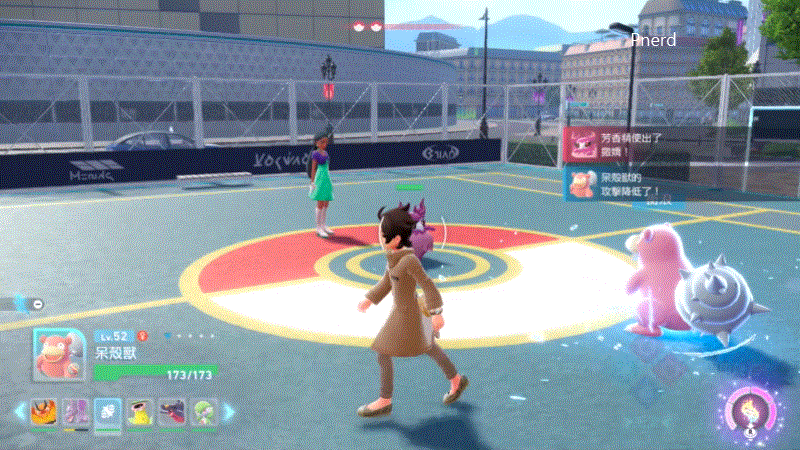This screenshot has width=800, height=450.
Task: Select the highlighted Slowbro party slot
Action: [108, 411]
